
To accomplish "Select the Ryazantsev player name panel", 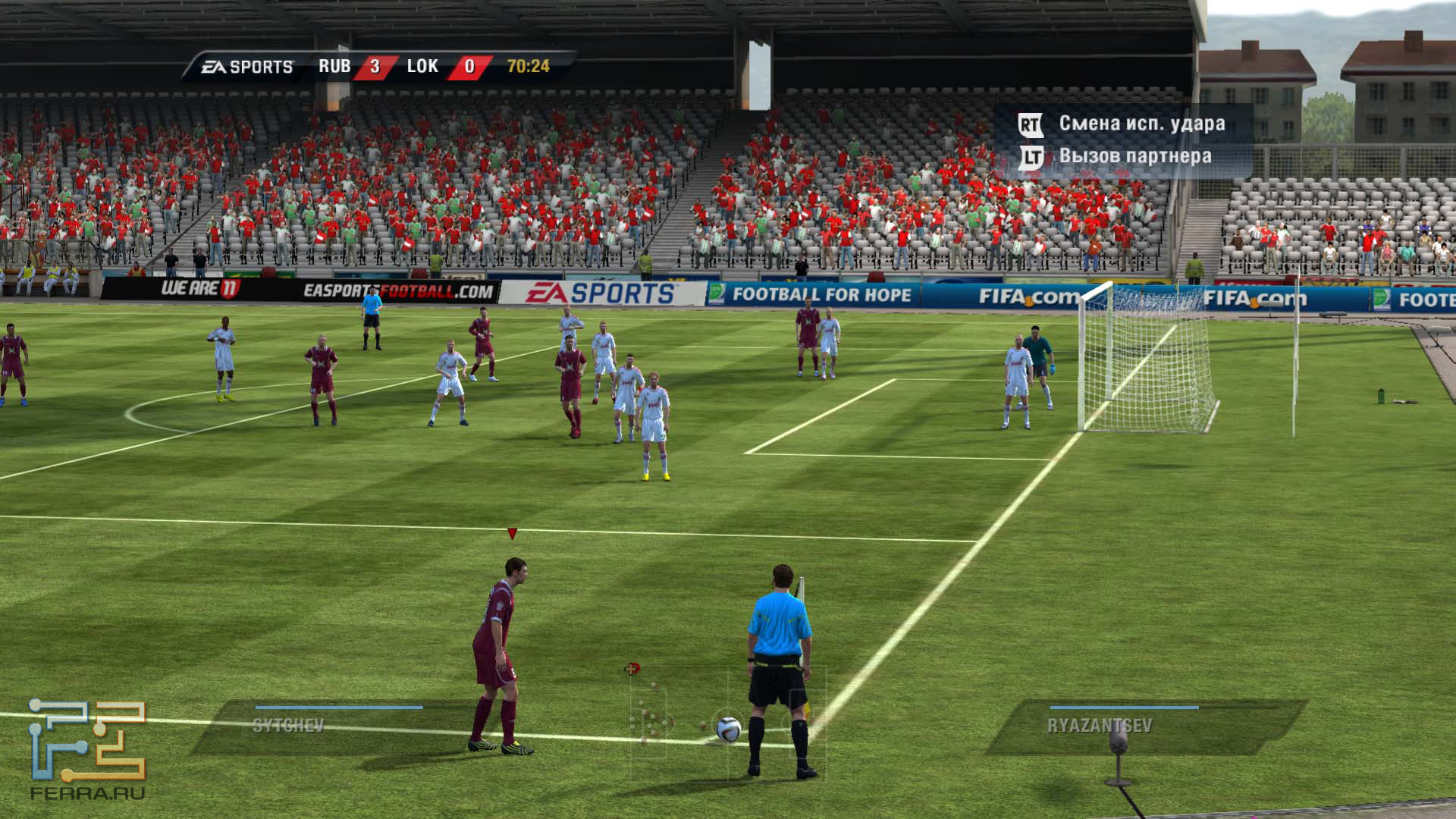I will point(1137,726).
